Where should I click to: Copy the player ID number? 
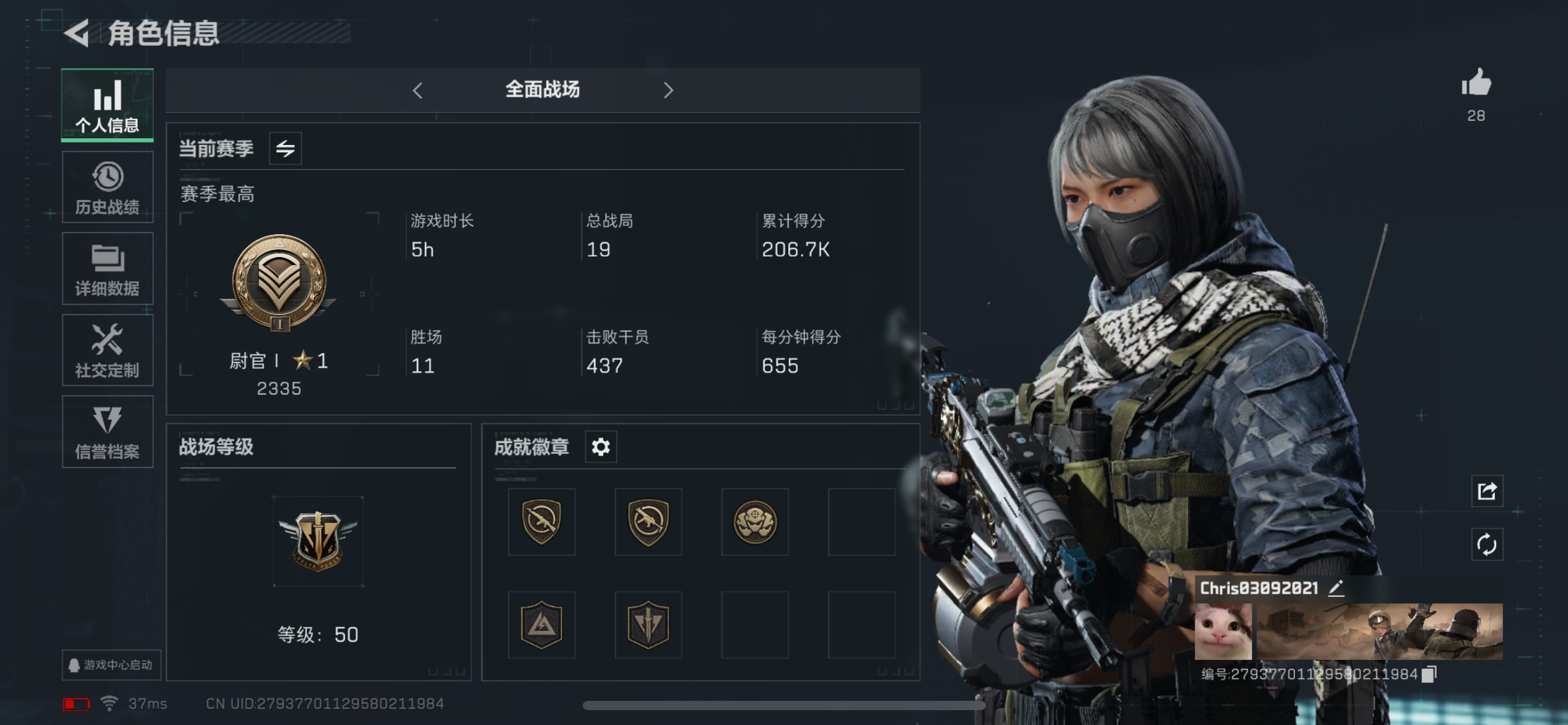(x=1429, y=674)
